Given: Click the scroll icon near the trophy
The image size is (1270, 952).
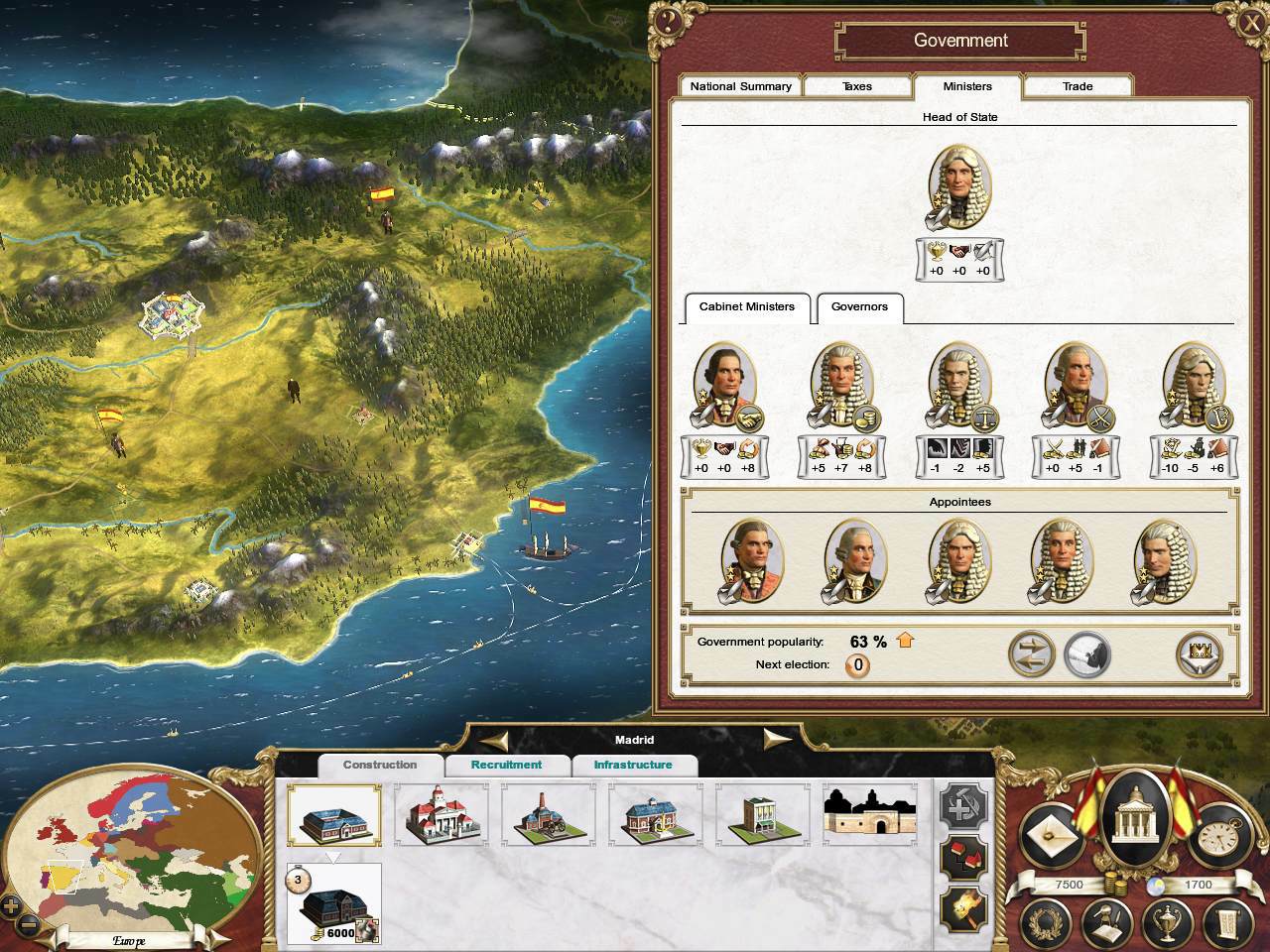Looking at the screenshot, I should [x=1228, y=922].
